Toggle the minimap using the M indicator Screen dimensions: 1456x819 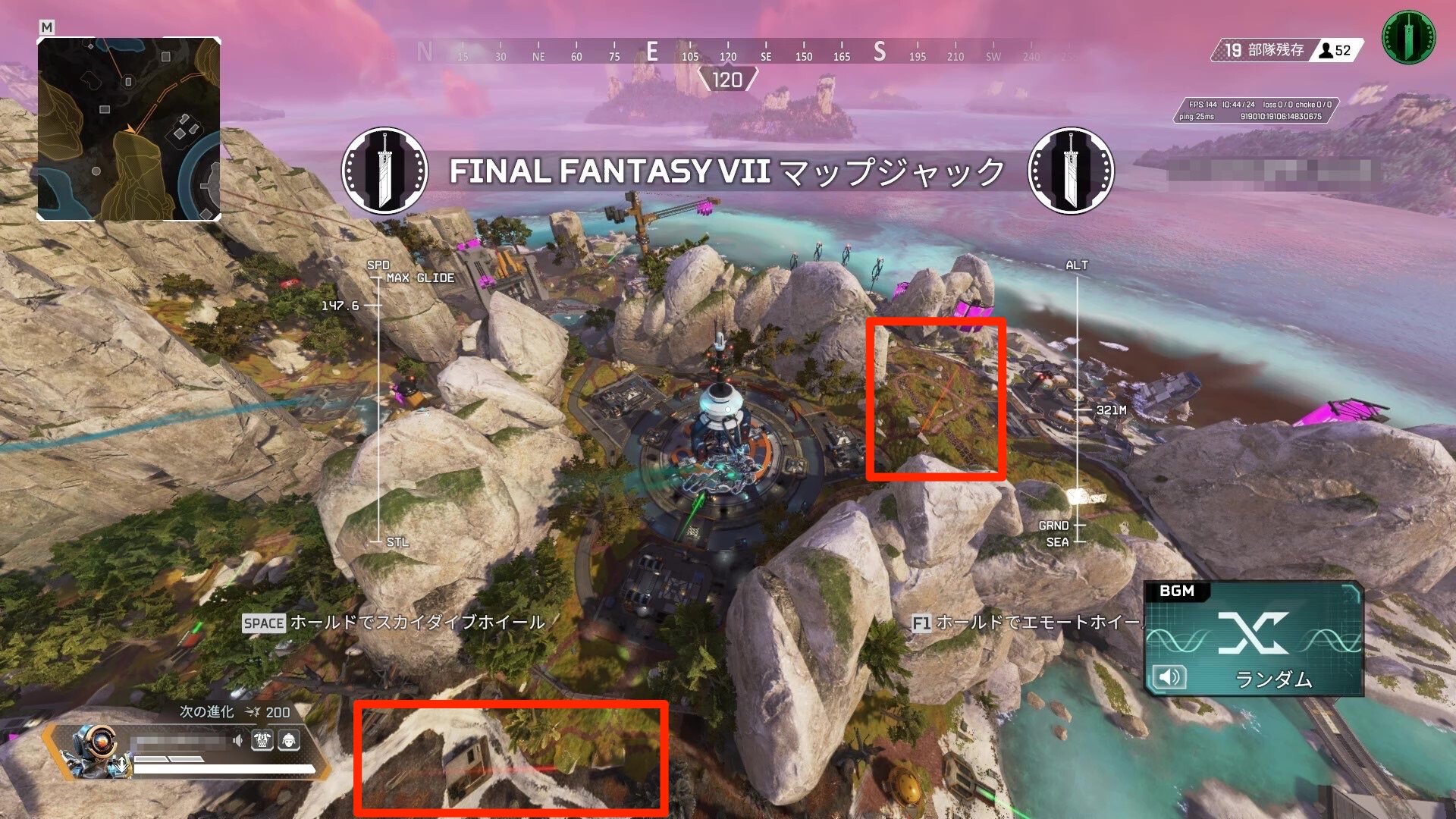click(48, 26)
